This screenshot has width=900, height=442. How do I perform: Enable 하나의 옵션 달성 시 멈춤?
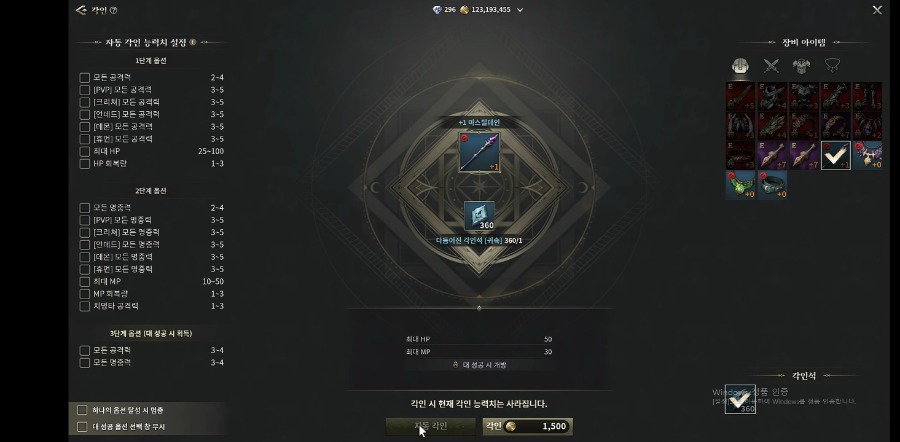click(82, 410)
